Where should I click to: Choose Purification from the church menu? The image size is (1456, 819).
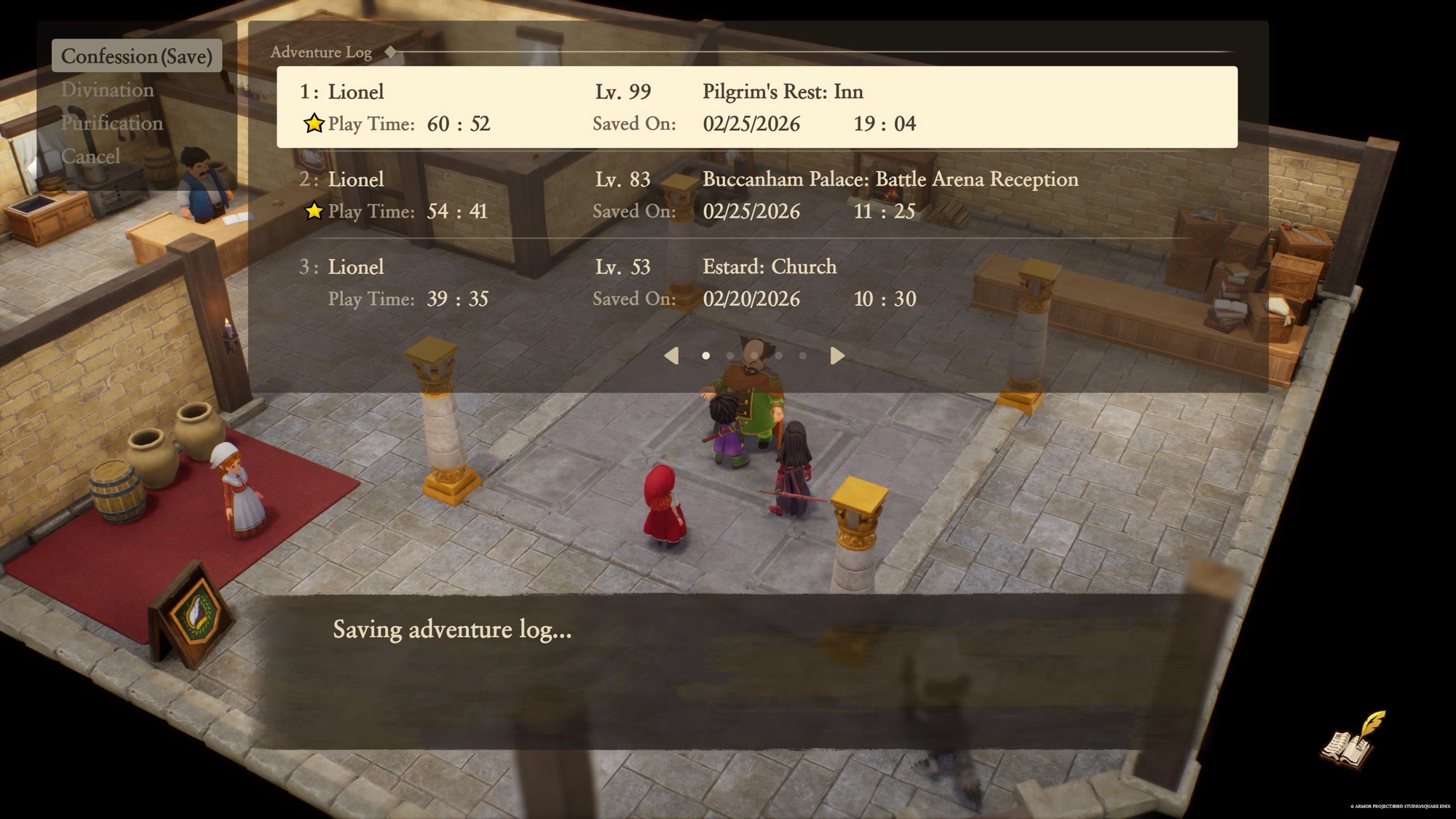pos(111,123)
